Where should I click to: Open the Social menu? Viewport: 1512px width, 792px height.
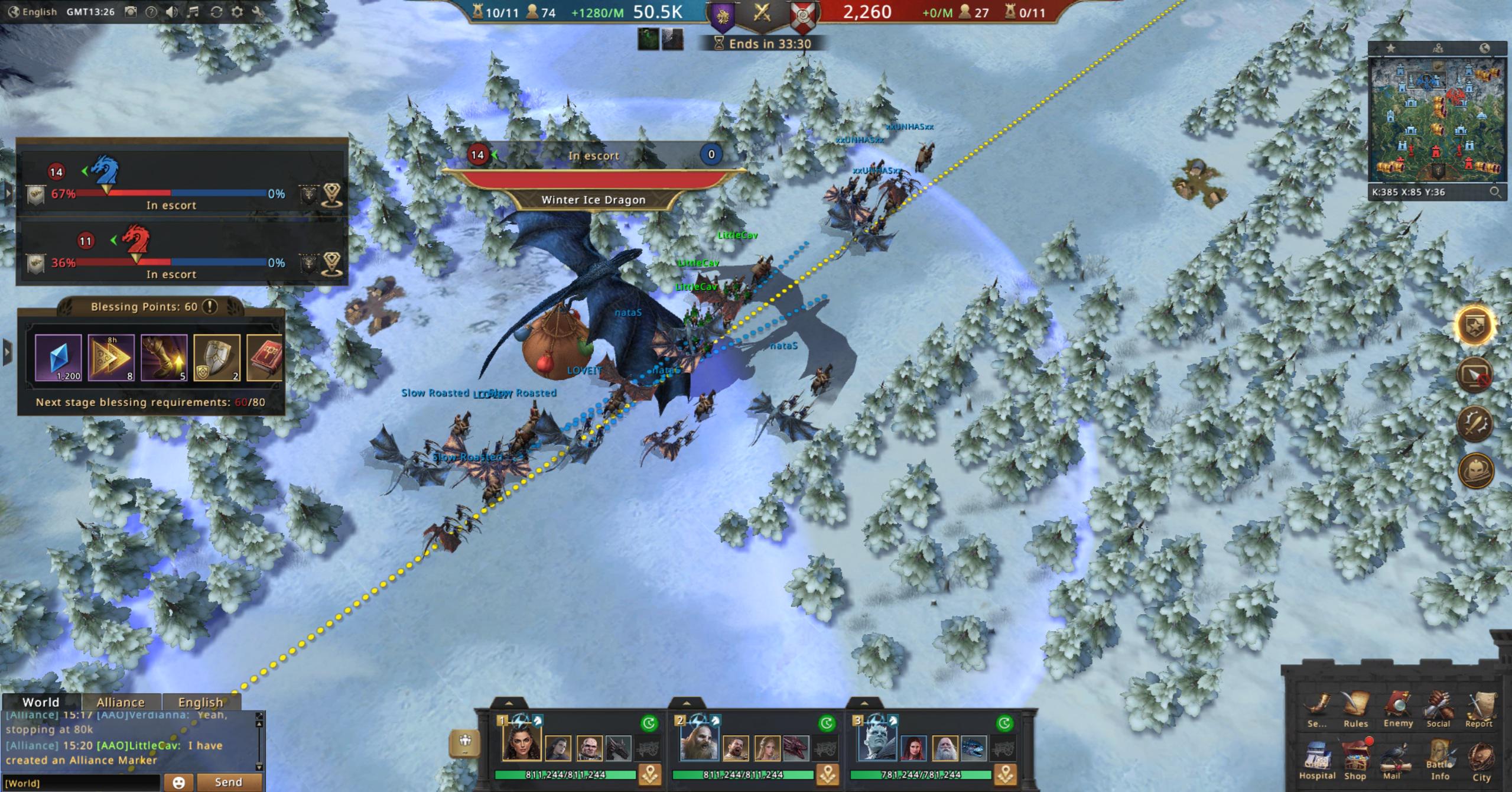1438,708
